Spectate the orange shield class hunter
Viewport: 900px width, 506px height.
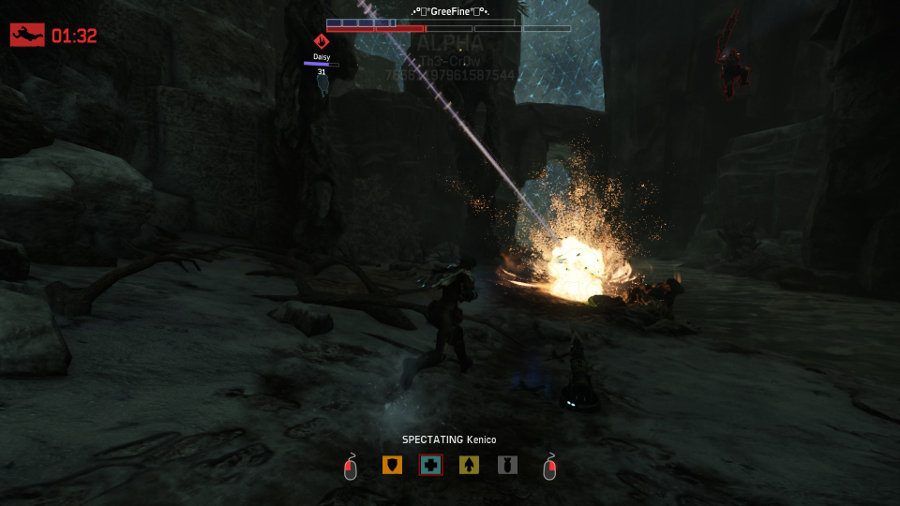392,465
